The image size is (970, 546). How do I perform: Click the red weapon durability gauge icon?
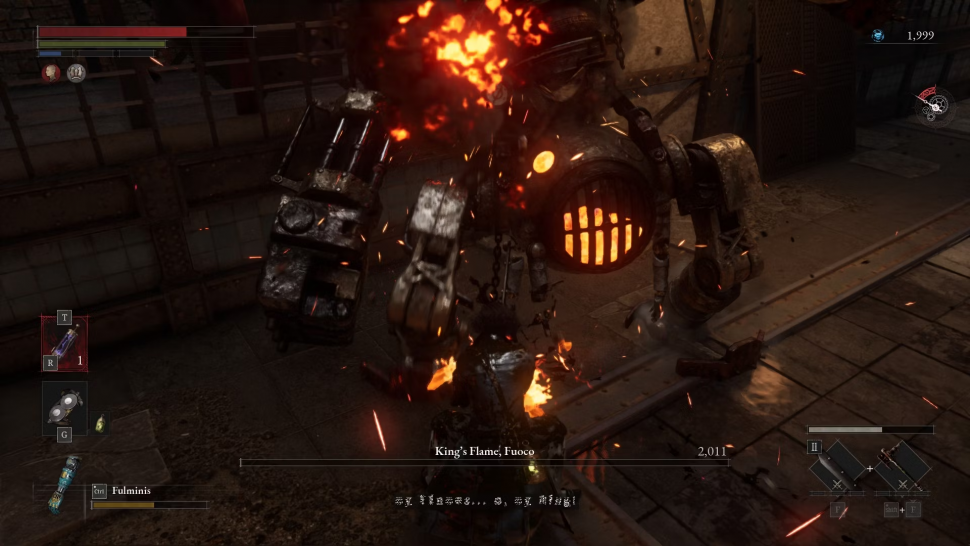coord(932,103)
